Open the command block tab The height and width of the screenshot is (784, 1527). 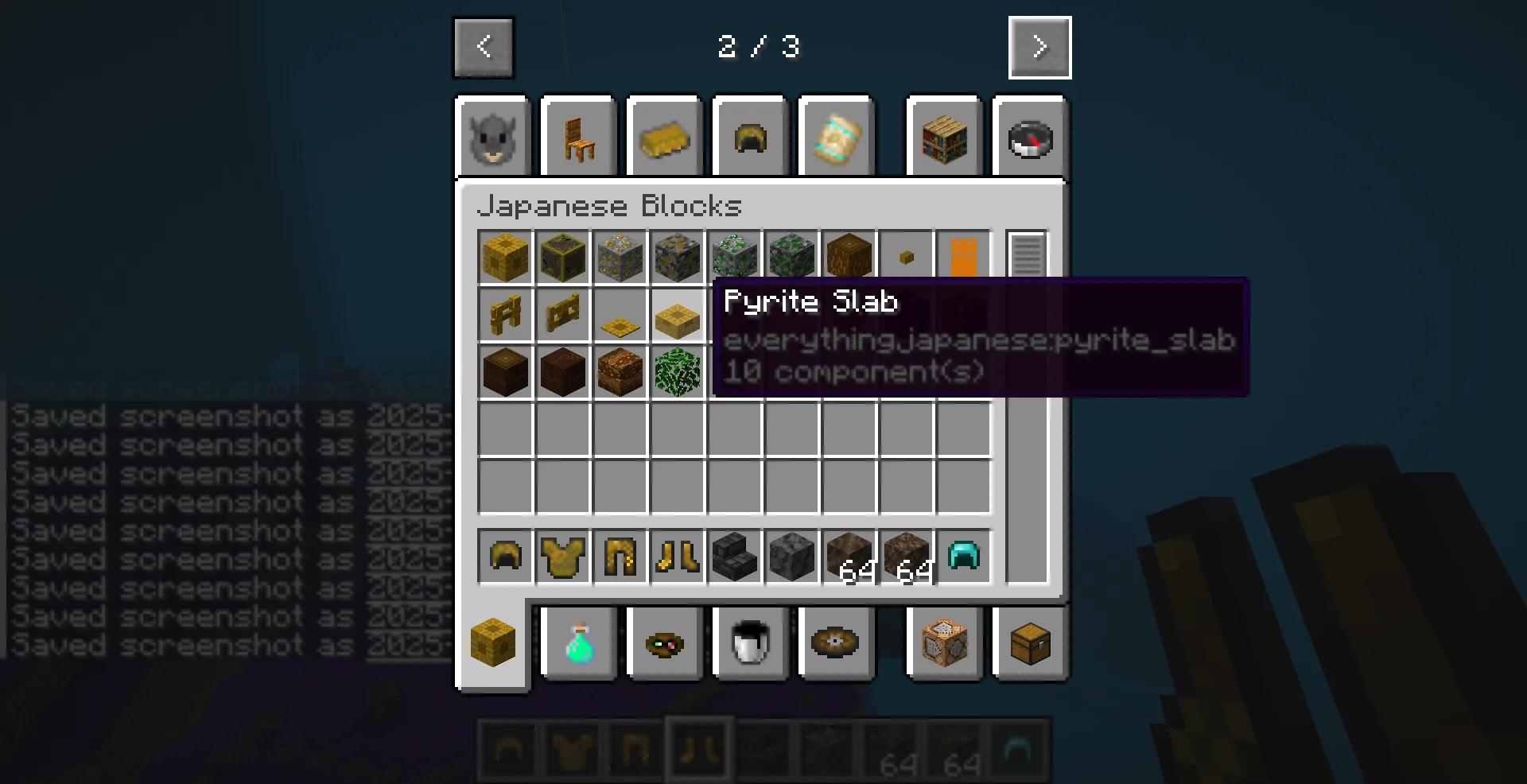[x=944, y=644]
